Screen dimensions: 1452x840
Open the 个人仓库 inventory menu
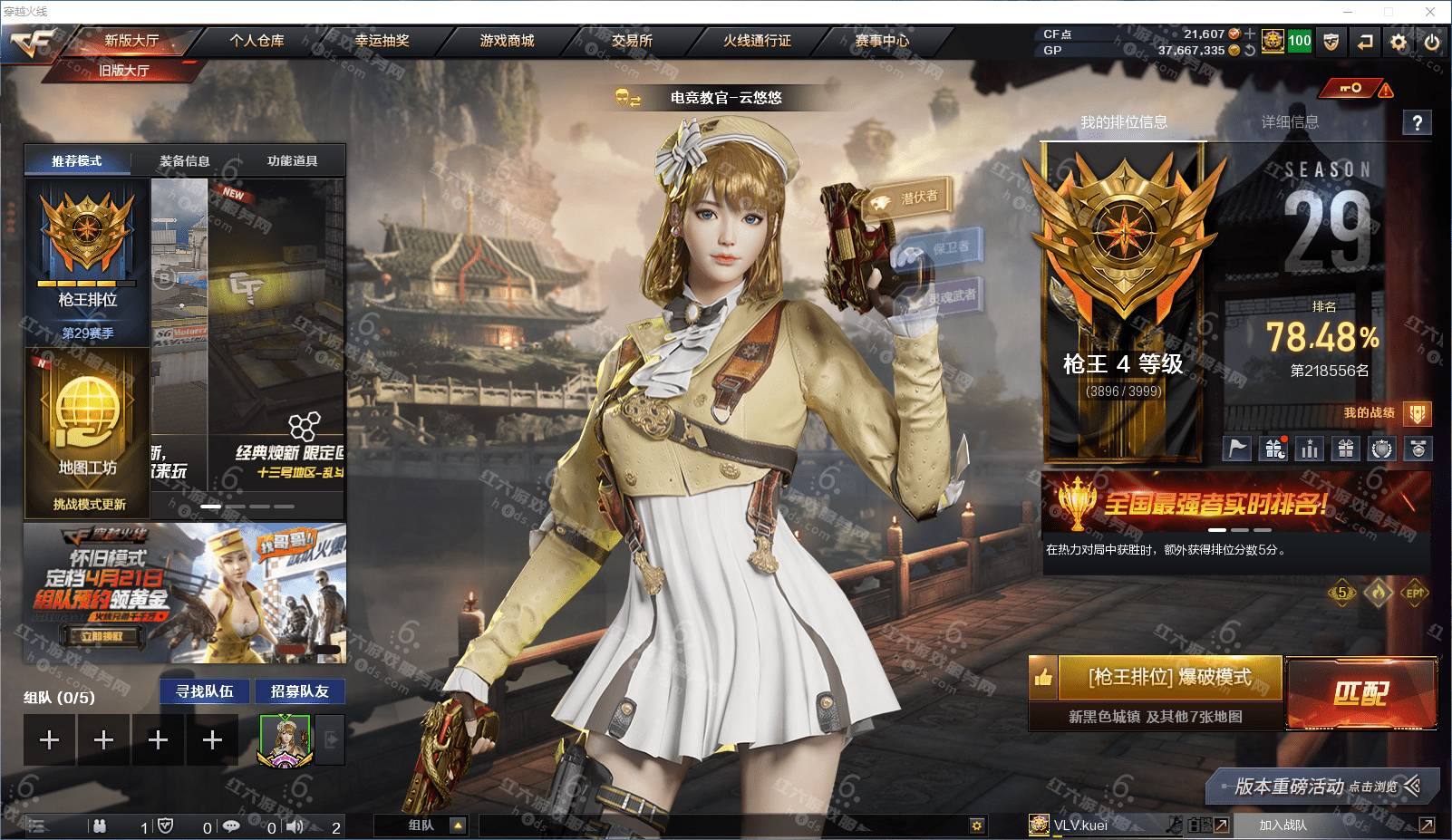[x=257, y=41]
